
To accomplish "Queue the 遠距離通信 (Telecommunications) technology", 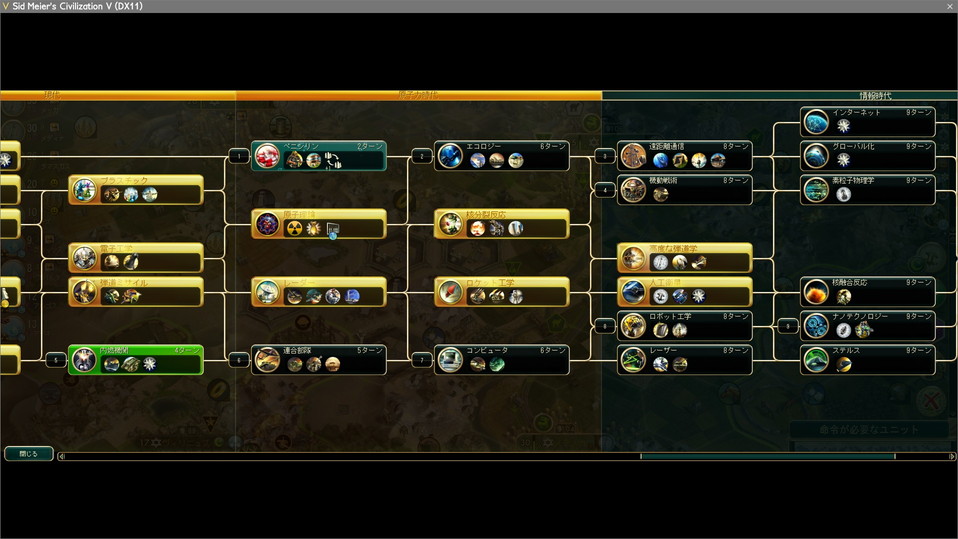I will click(685, 155).
